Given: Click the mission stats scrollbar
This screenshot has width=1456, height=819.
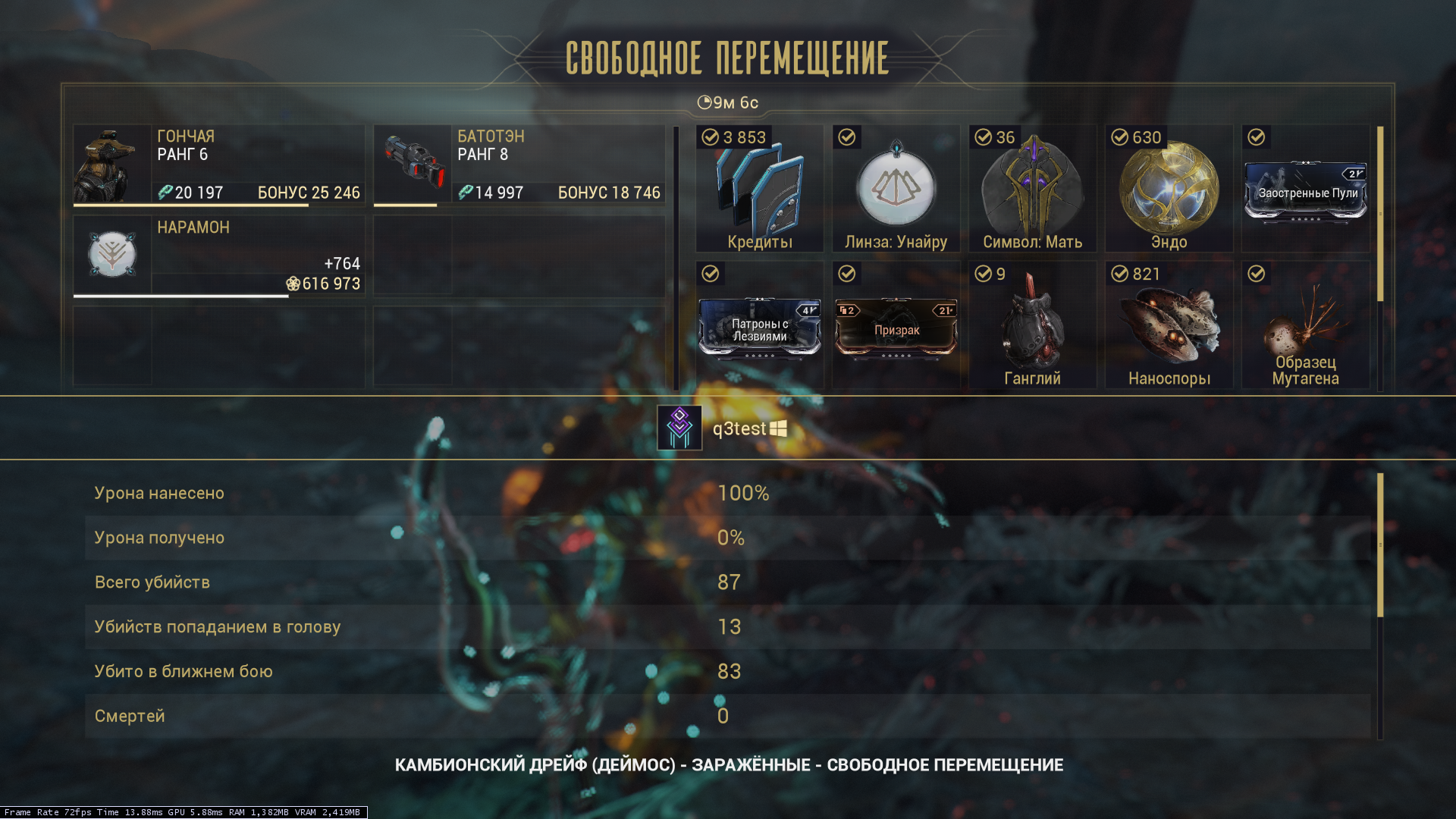Looking at the screenshot, I should 1380,544.
